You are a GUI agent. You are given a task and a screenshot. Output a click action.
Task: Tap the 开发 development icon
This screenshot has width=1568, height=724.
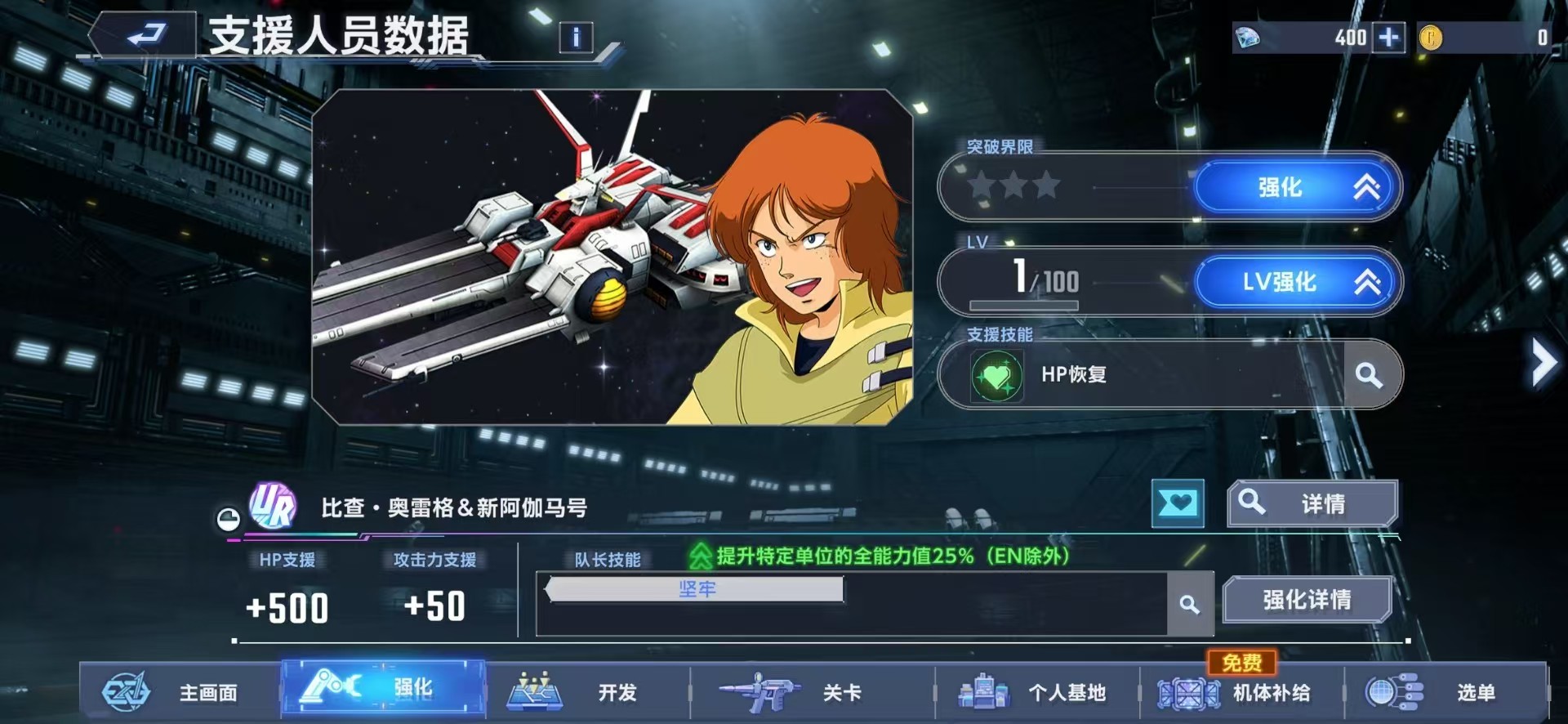click(x=535, y=690)
